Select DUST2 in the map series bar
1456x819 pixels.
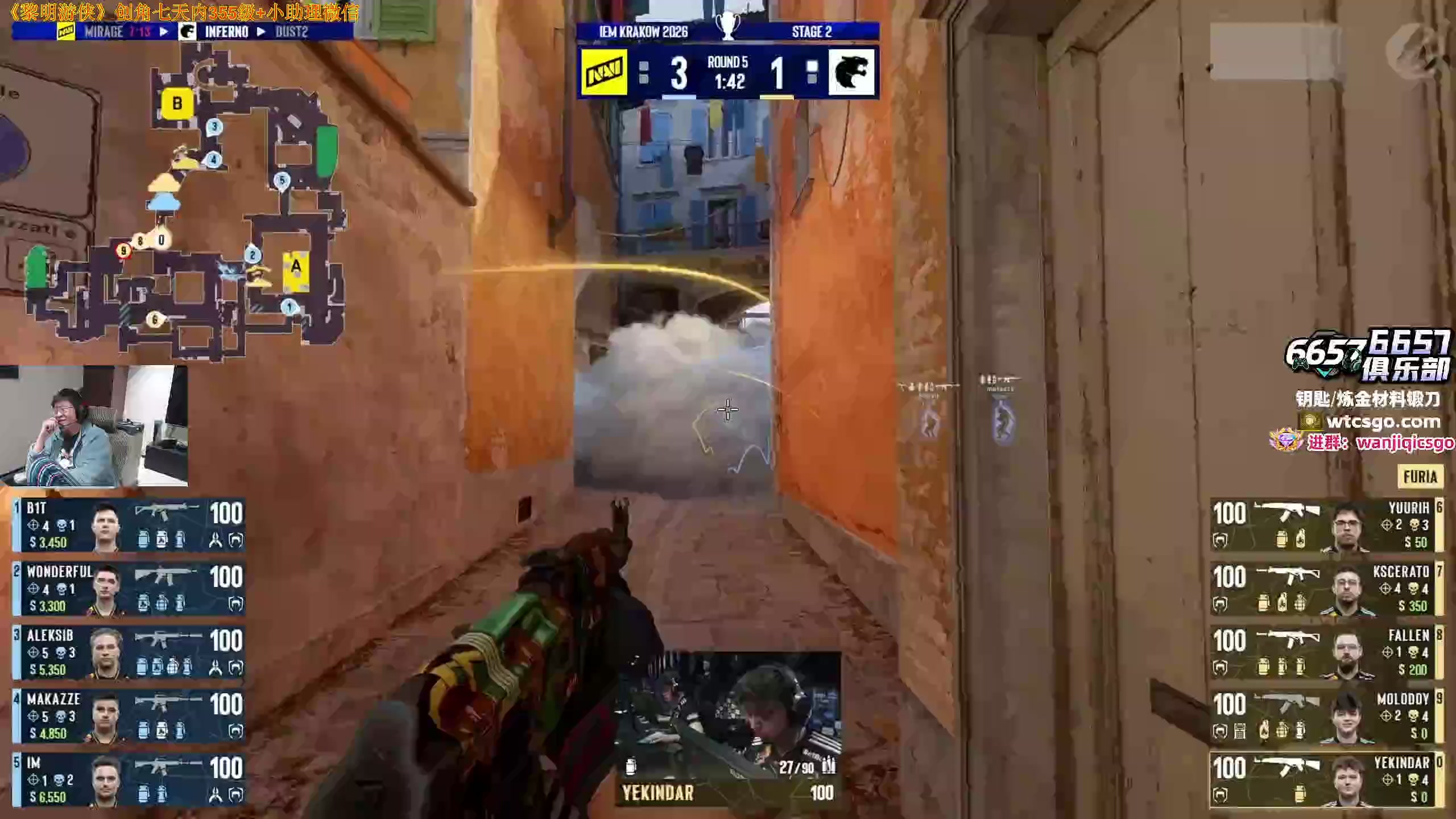point(292,32)
